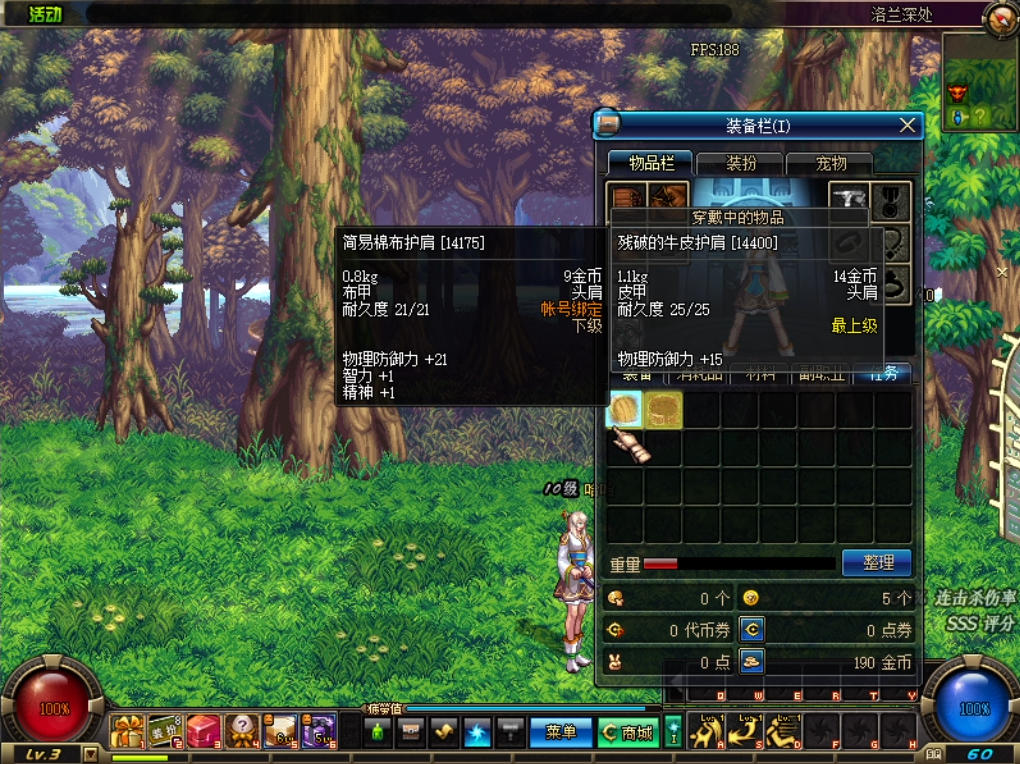Select the first shoulder pad in the bag
The height and width of the screenshot is (764, 1020).
tap(625, 410)
